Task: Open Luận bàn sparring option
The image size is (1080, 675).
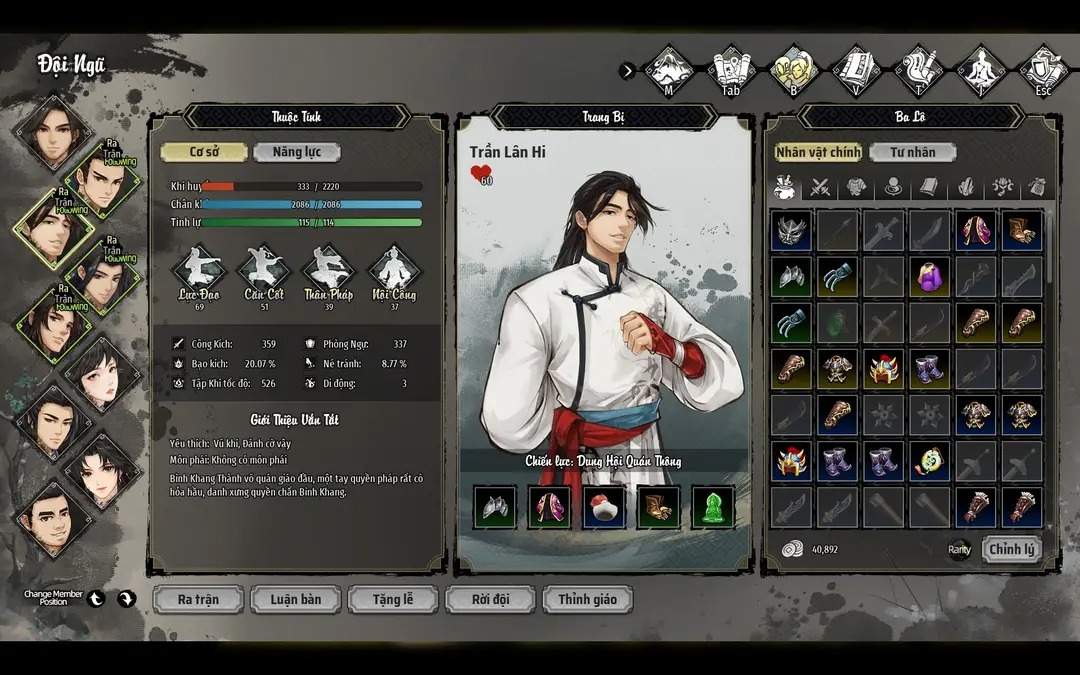Action: [x=296, y=599]
